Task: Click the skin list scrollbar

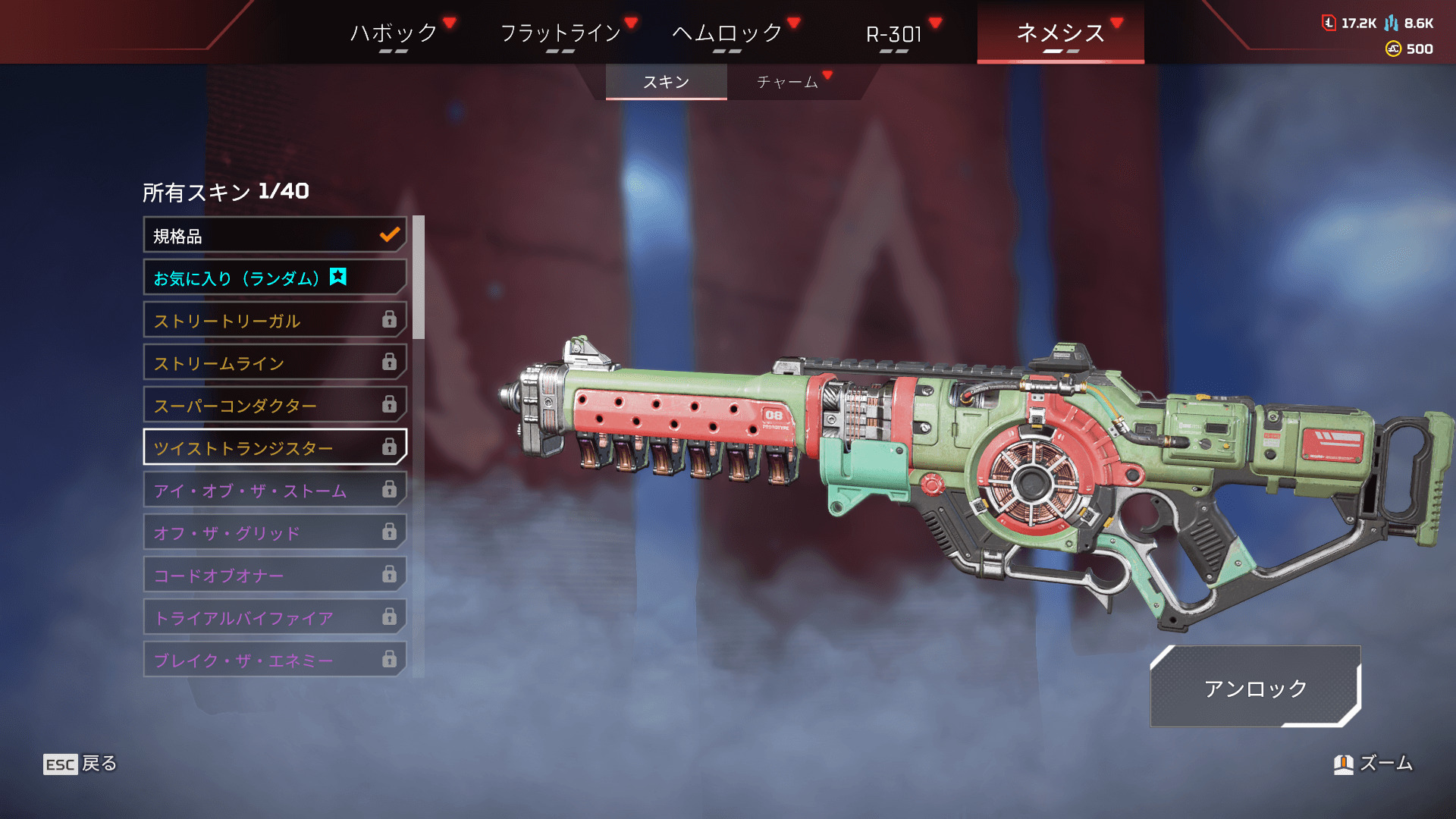Action: 418,278
